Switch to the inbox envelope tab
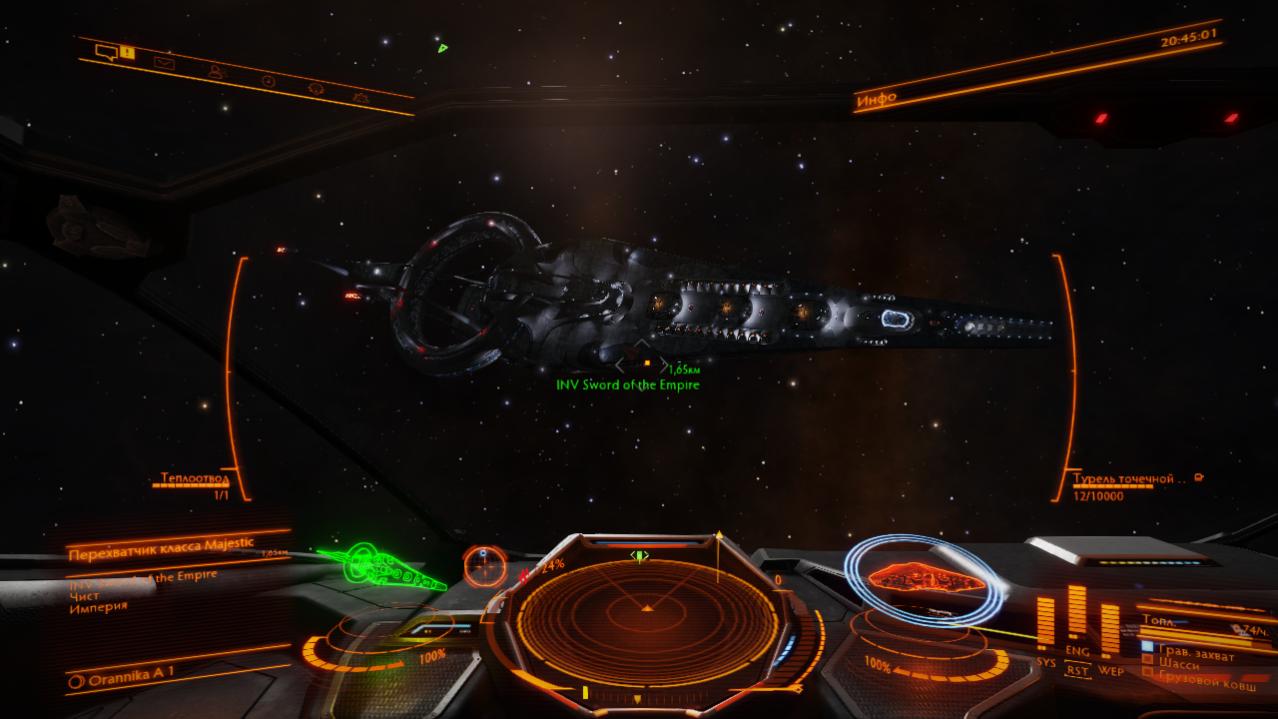This screenshot has width=1278, height=719. click(164, 63)
